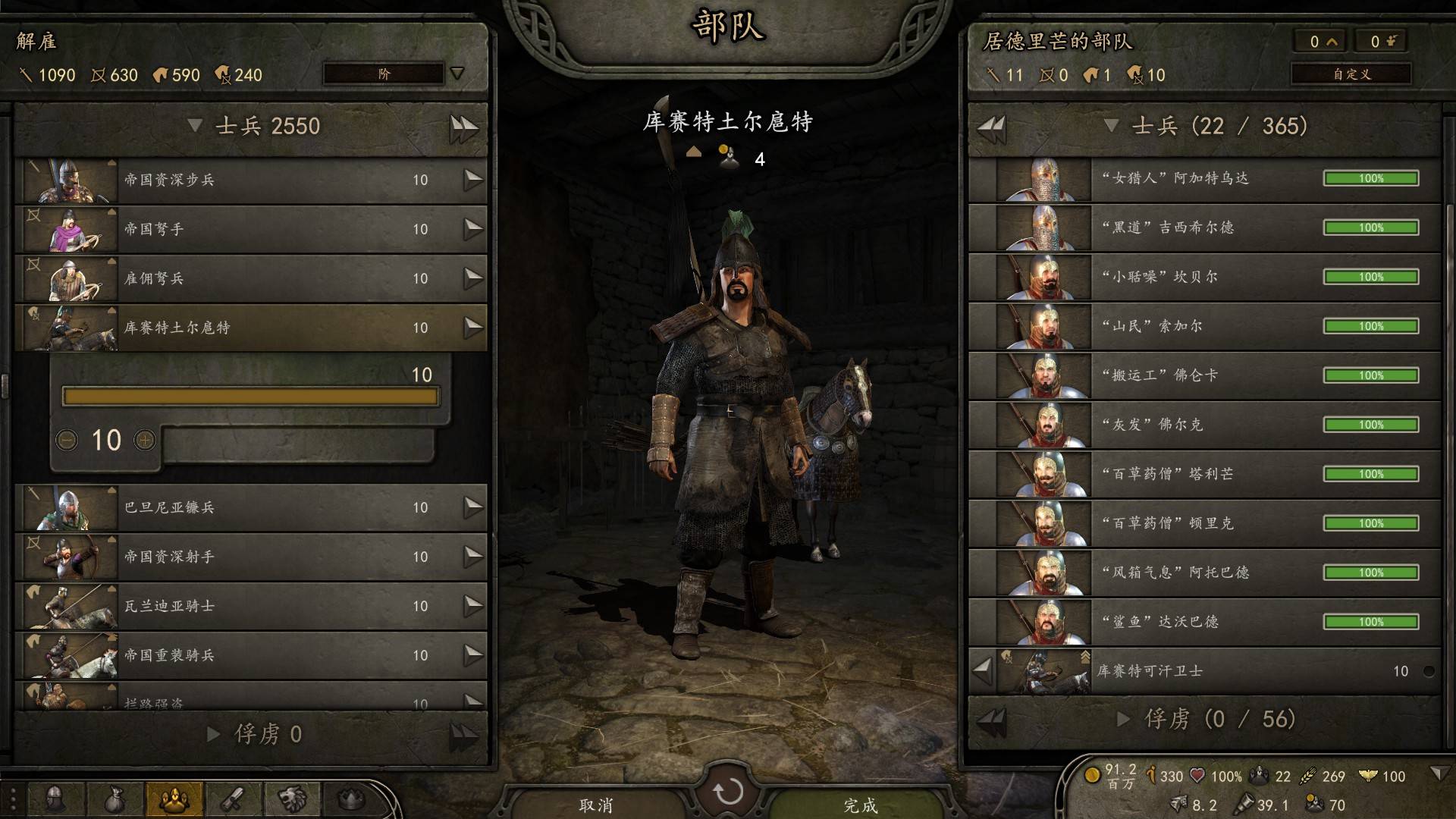This screenshot has height=819, width=1456.
Task: Expand the right 俘虏 (0 / 56) section
Action: click(x=1123, y=719)
